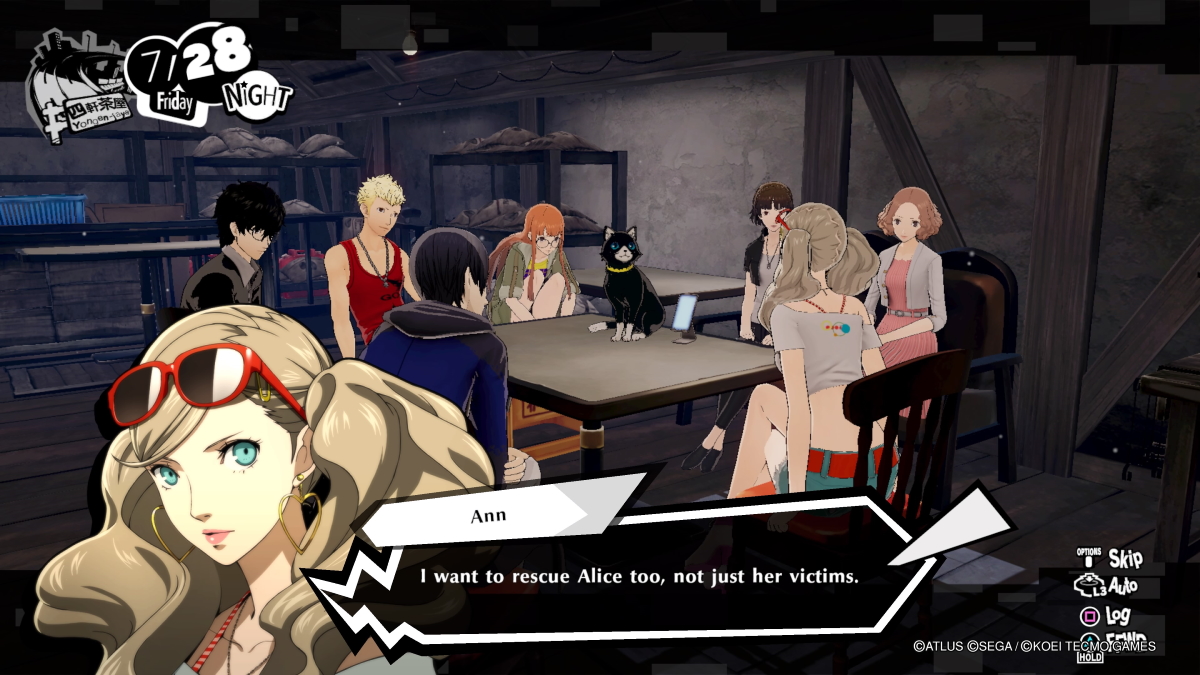Screen dimensions: 1200x675
Task: Advance Ann's dialogue text box
Action: (640, 577)
